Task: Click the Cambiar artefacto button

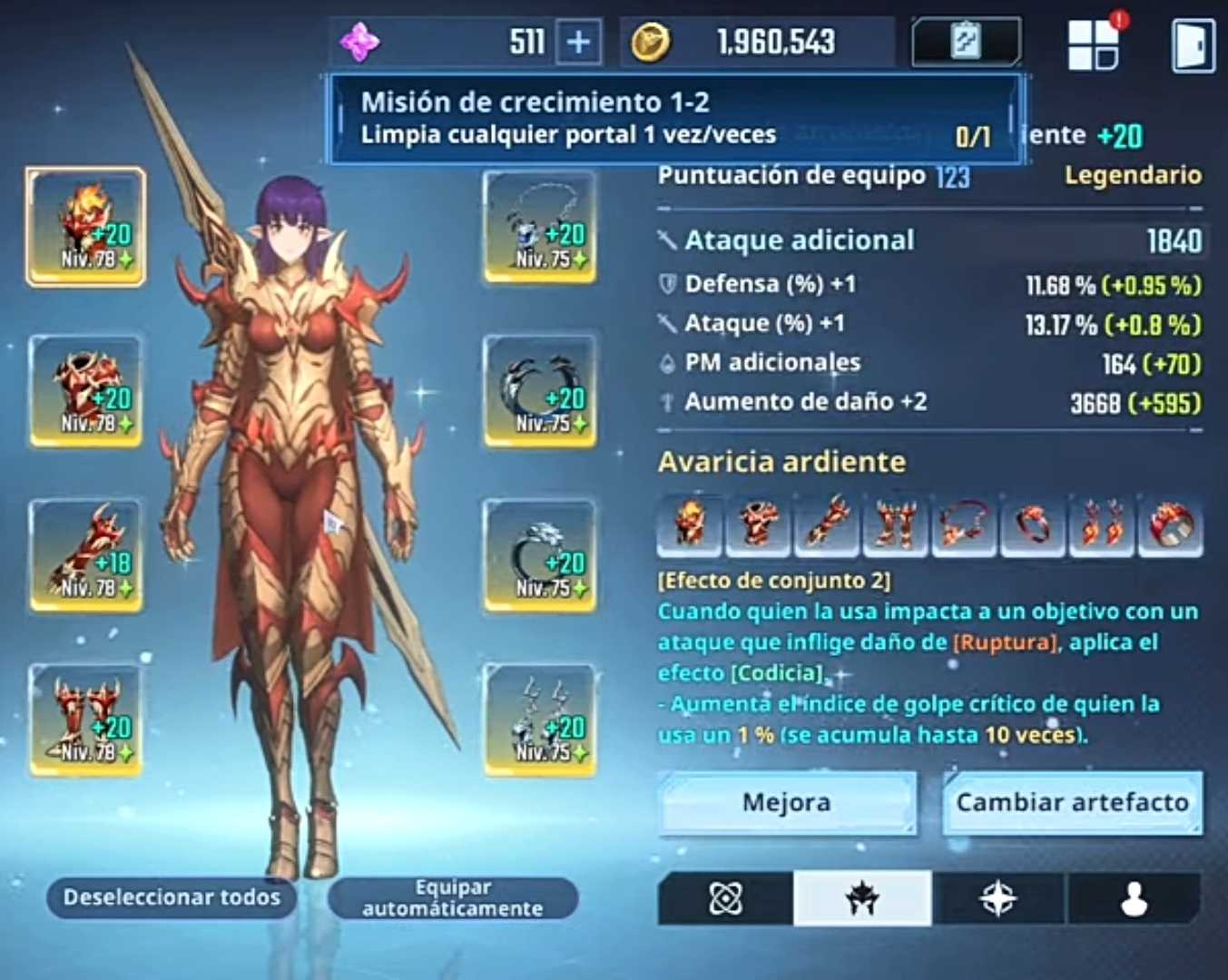Action: pos(1072,803)
